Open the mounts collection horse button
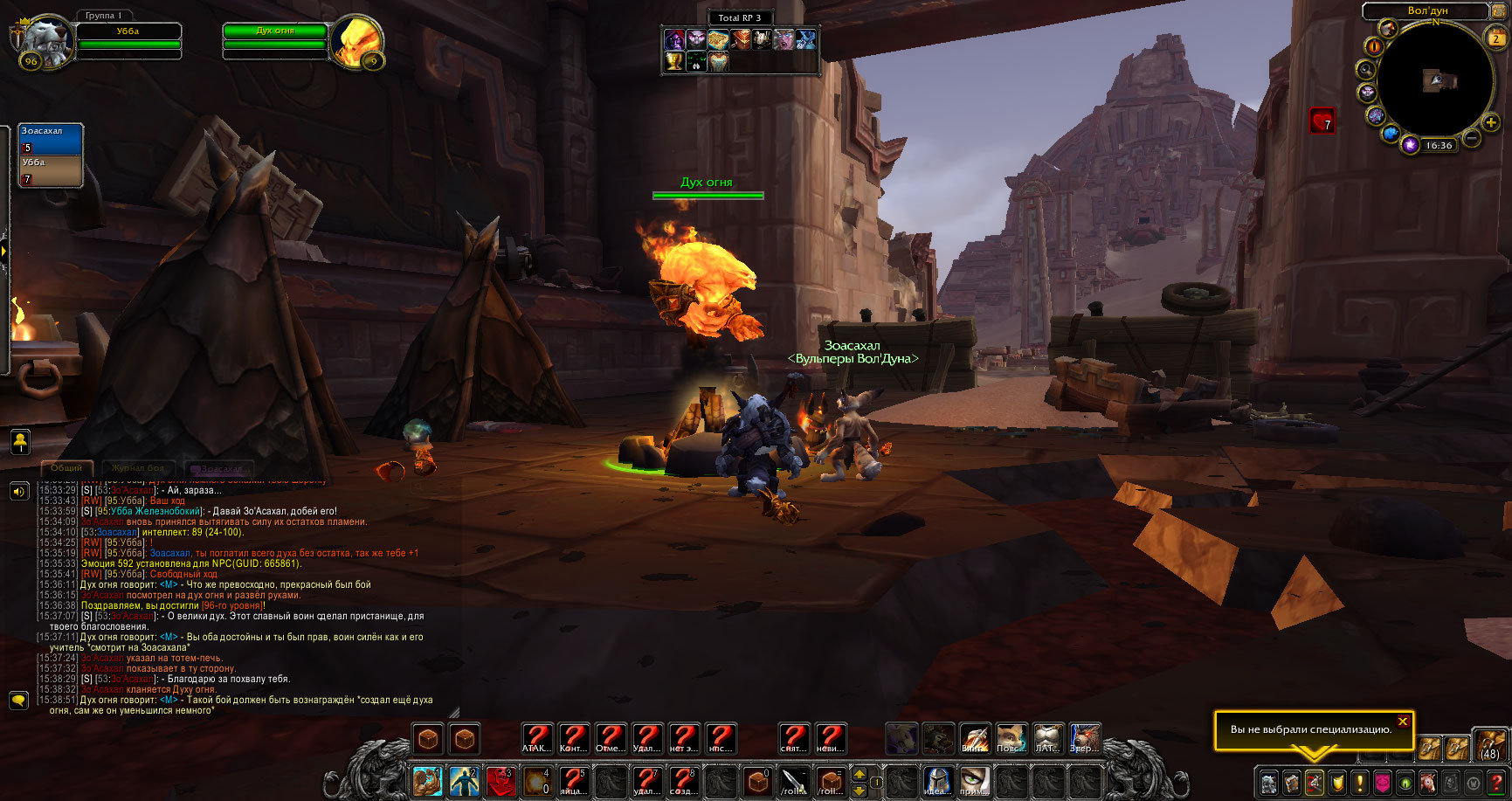This screenshot has height=801, width=1512. click(1428, 782)
